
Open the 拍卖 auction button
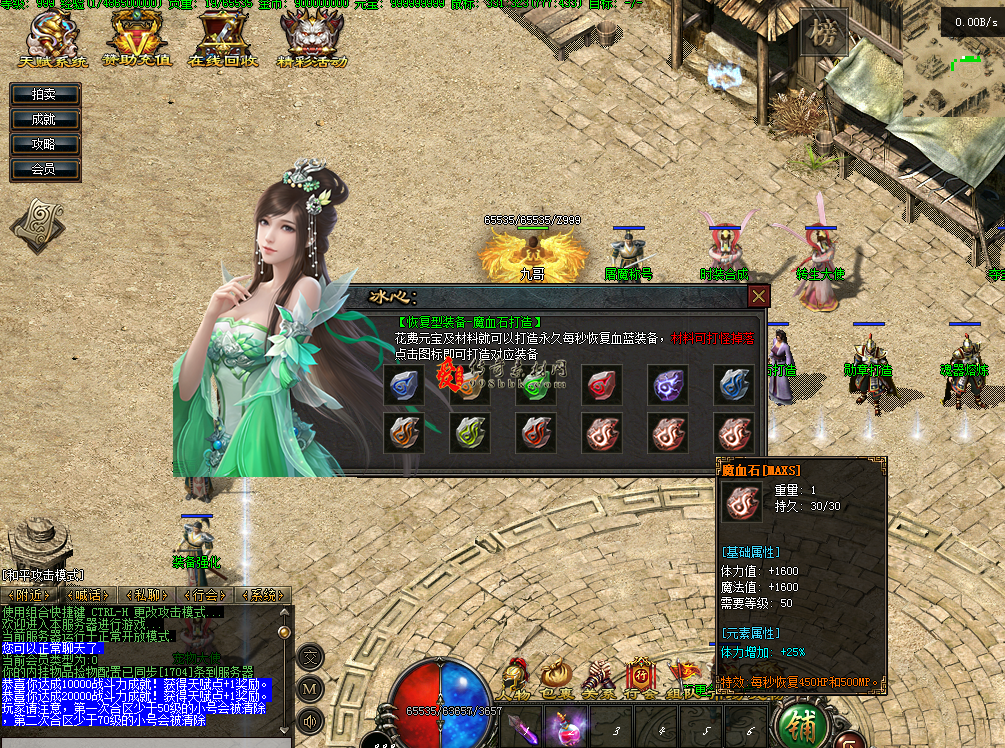click(x=44, y=94)
